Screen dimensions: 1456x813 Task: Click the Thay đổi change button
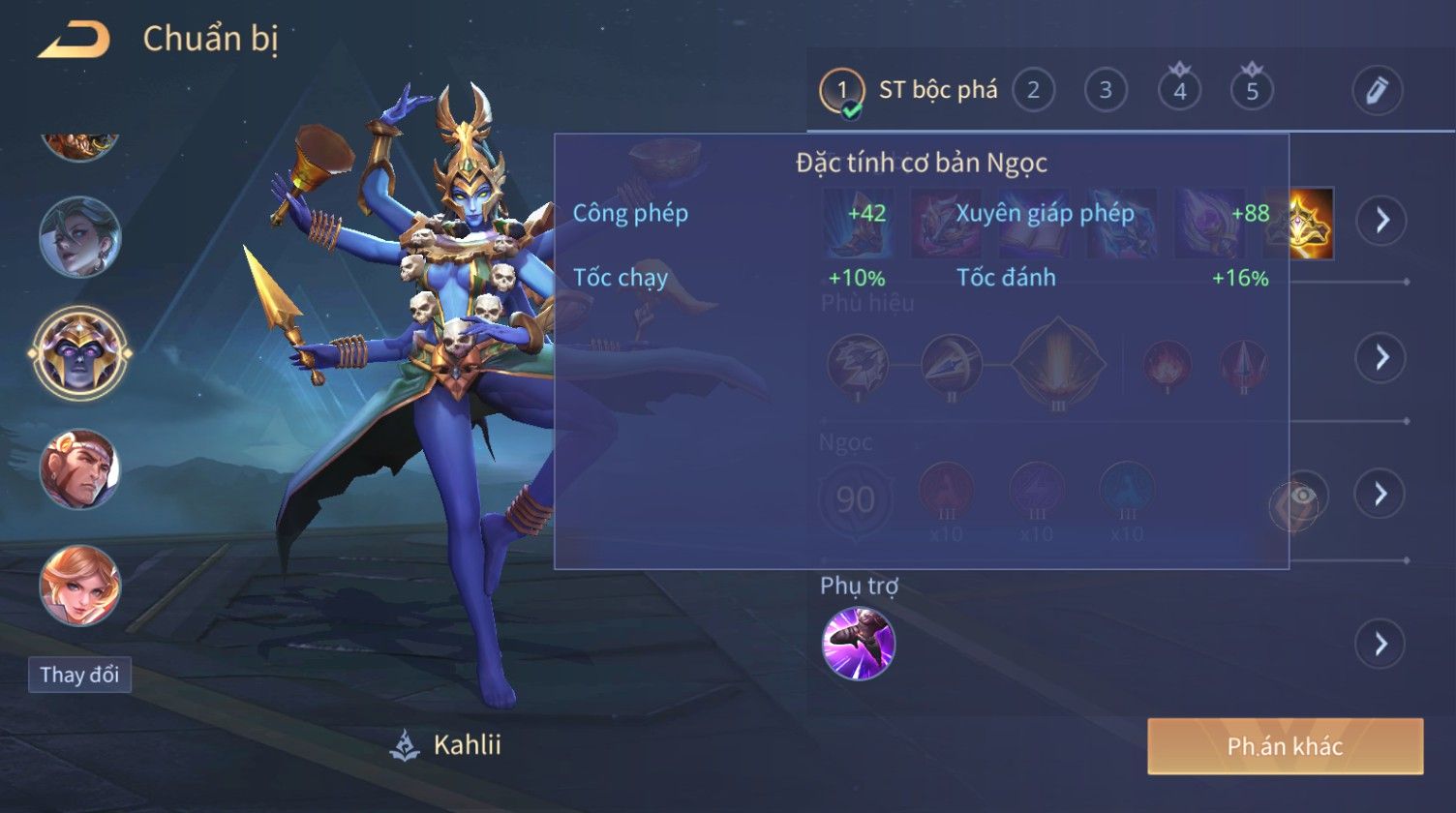[x=80, y=675]
